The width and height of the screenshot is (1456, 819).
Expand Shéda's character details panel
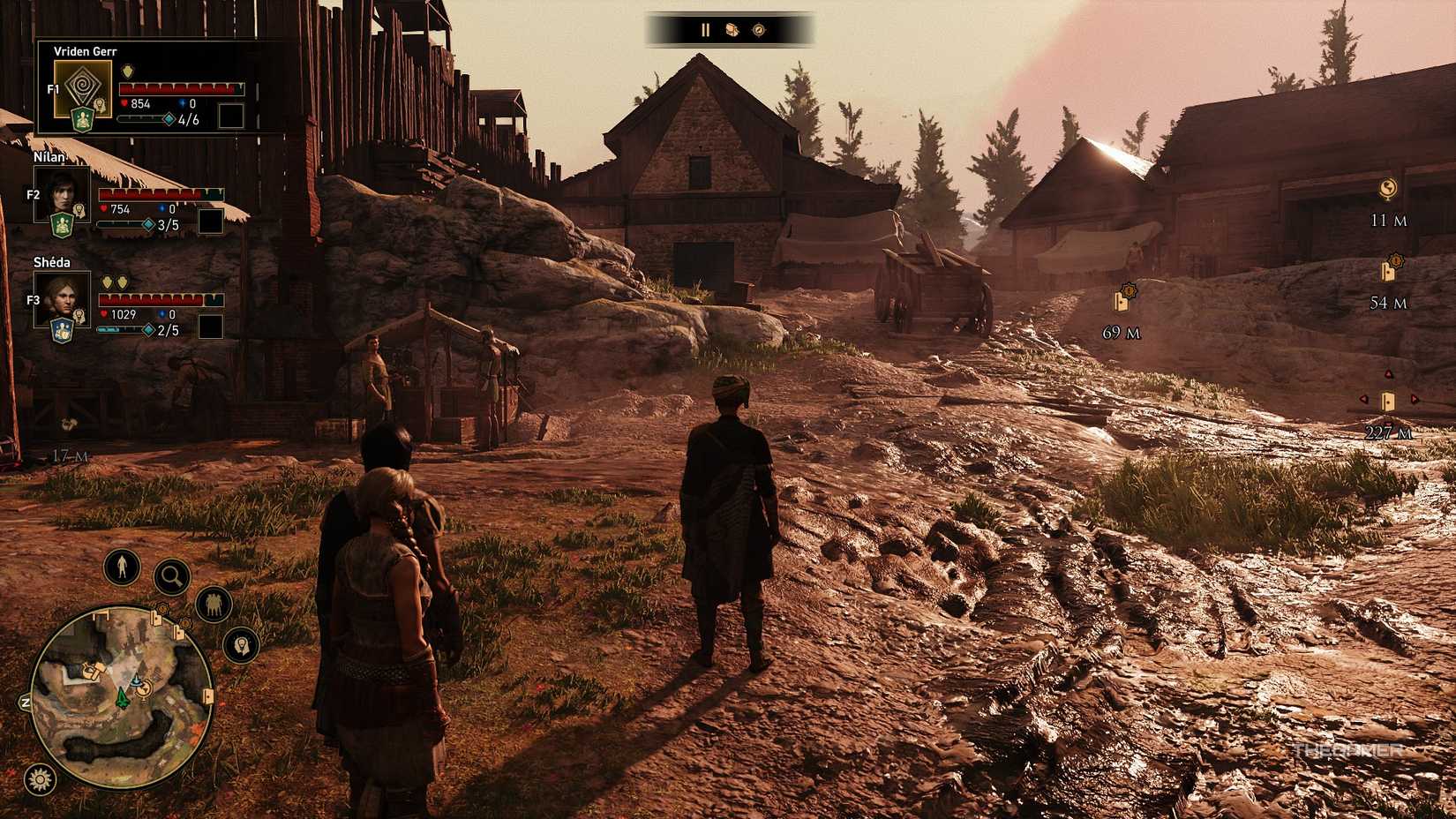click(x=64, y=300)
